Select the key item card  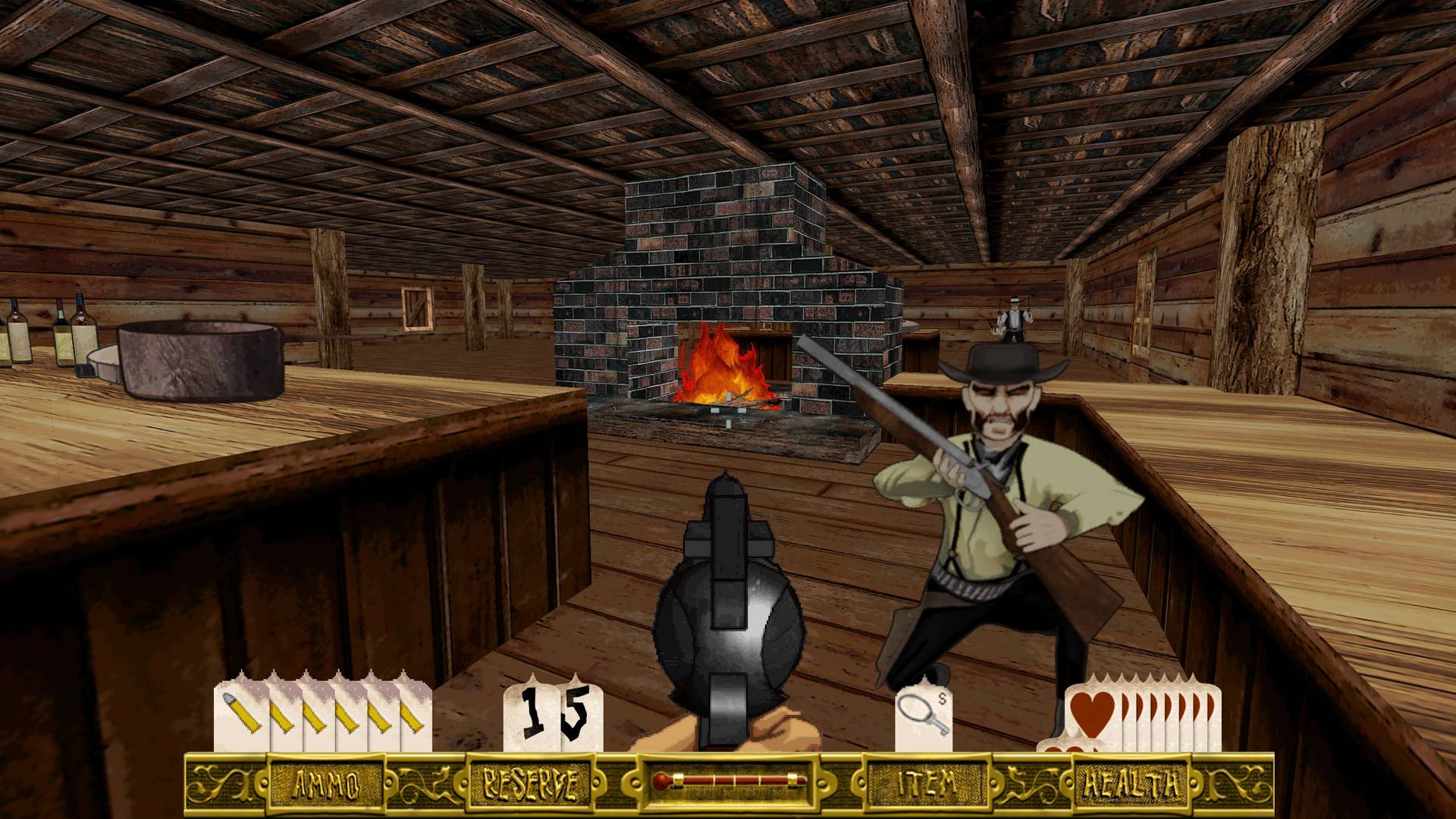click(x=924, y=717)
